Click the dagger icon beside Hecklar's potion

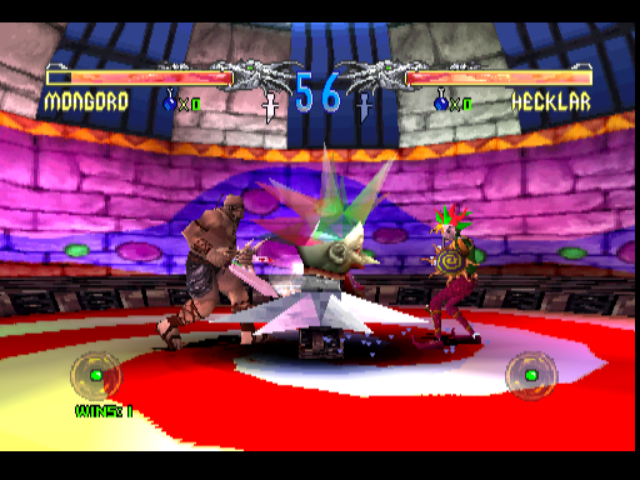coord(366,105)
